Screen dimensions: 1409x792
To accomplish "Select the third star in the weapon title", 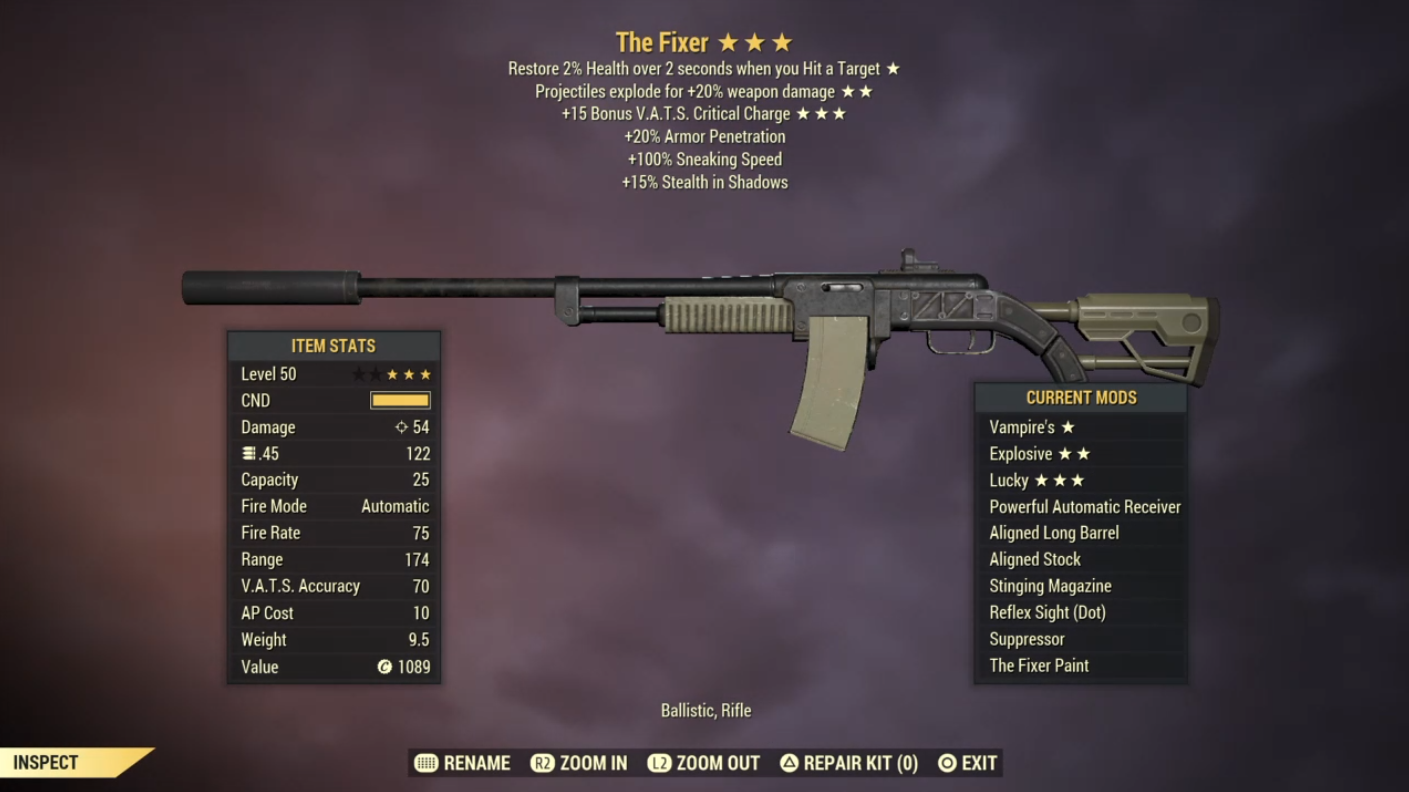I will [780, 41].
